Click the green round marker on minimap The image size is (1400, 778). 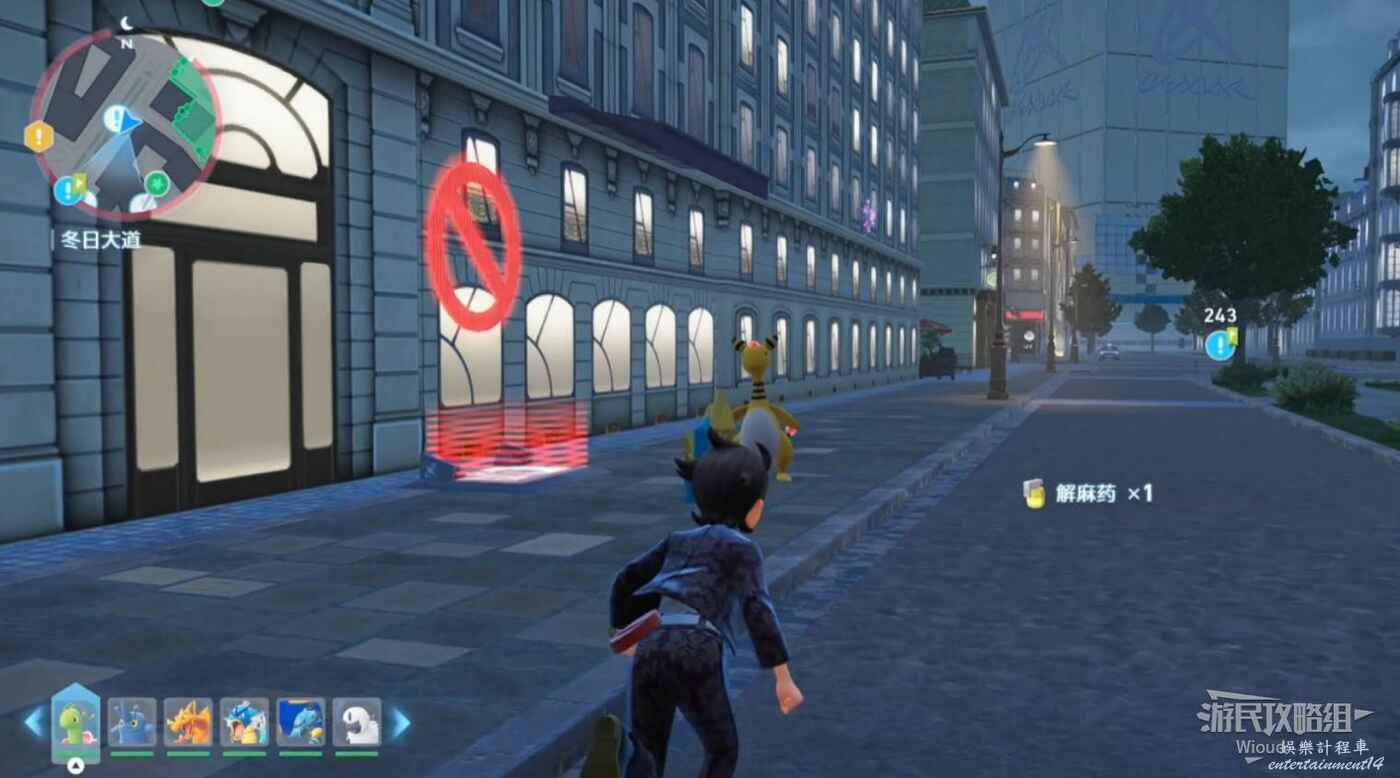[x=157, y=183]
